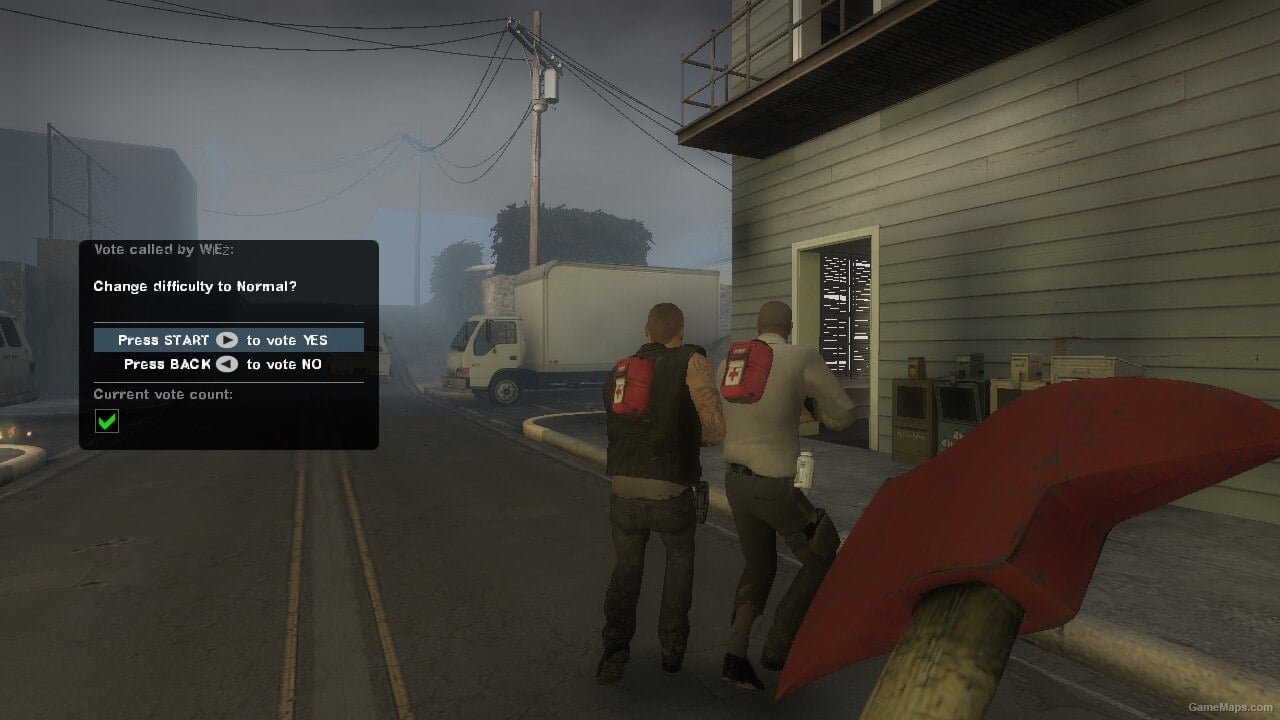Viewport: 1280px width, 720px height.
Task: Click the GameMaps.com watermark
Action: coord(1232,707)
